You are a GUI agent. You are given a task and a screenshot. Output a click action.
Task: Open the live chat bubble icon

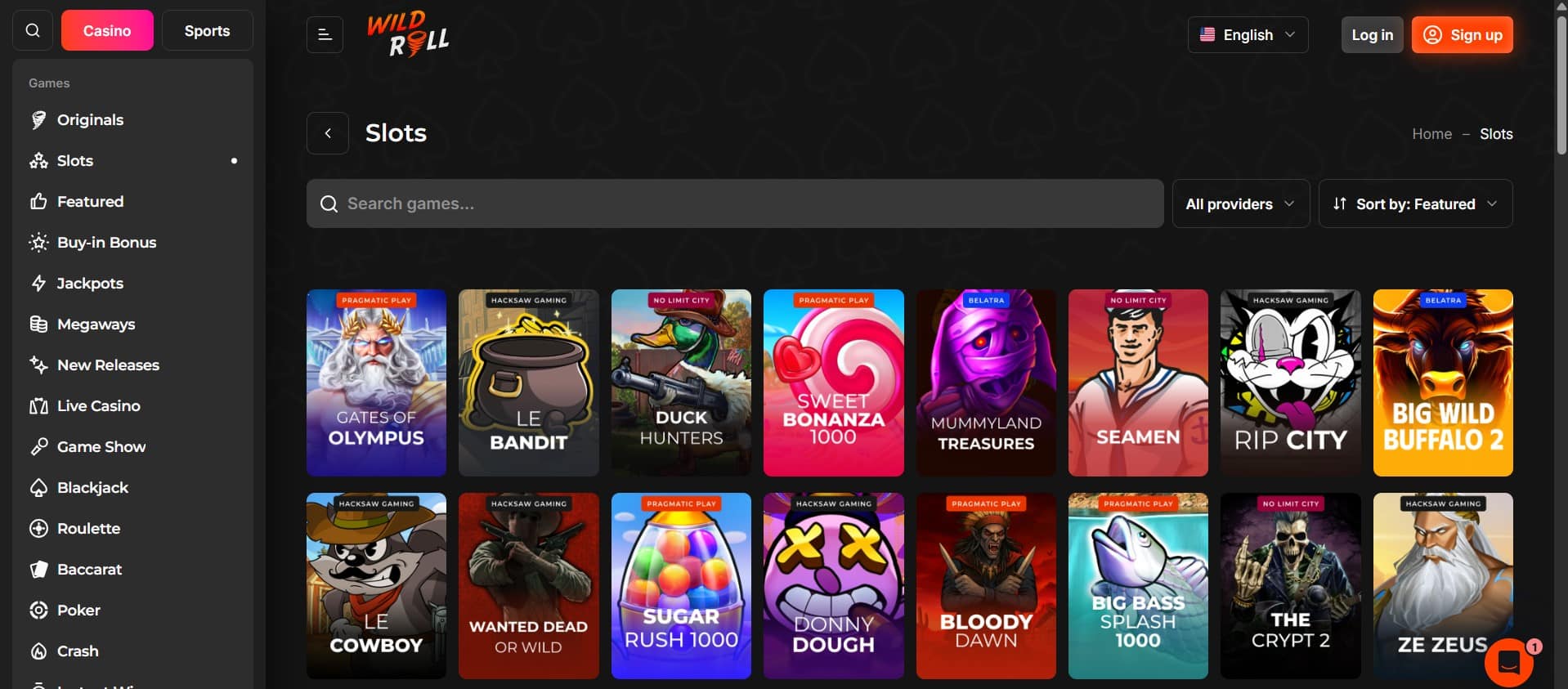(1509, 662)
